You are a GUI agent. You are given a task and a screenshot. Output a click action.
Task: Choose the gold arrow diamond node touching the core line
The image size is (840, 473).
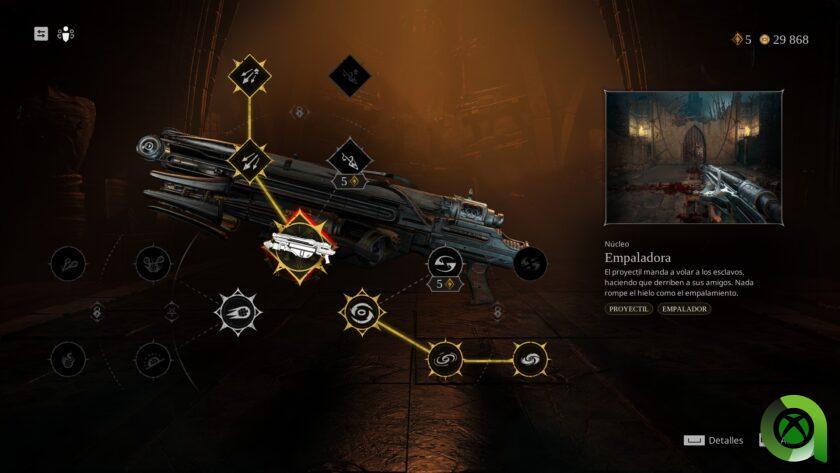click(249, 159)
